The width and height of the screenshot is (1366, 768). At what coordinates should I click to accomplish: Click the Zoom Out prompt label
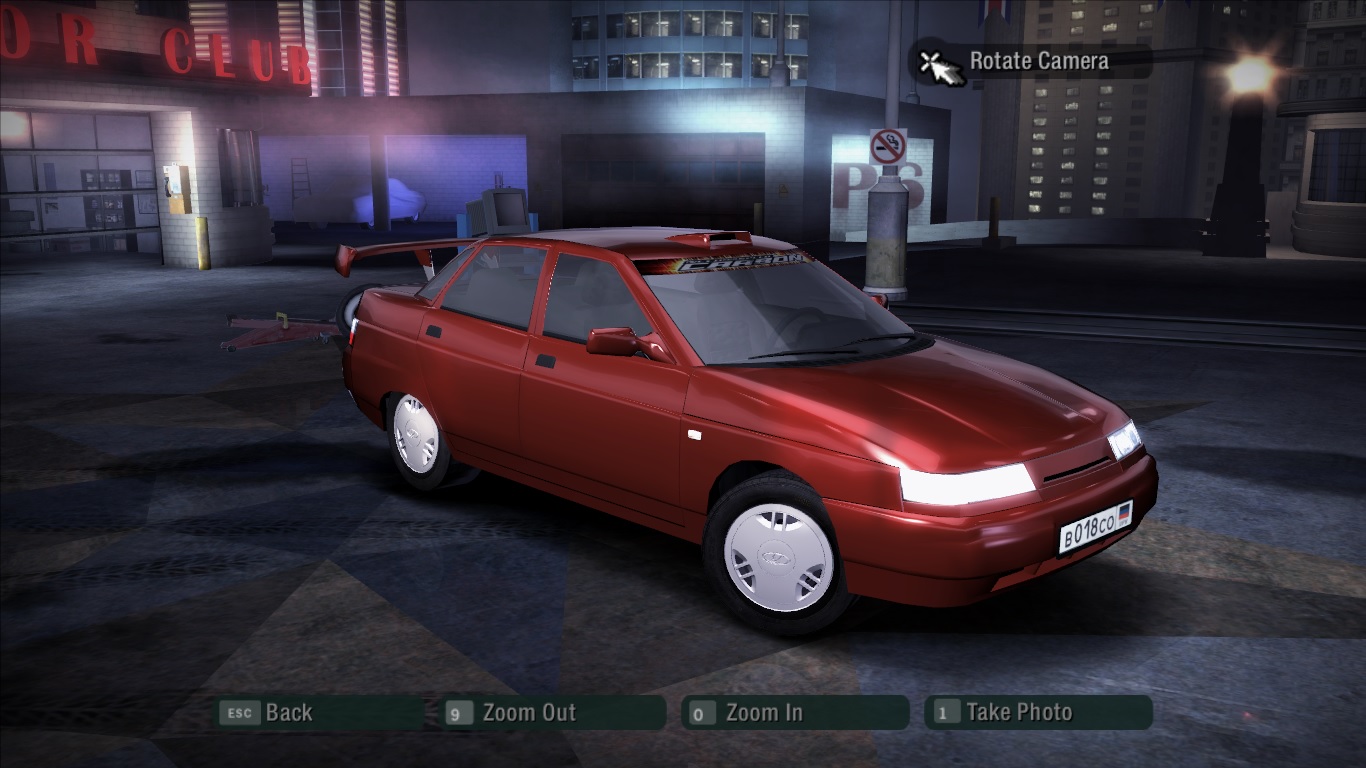[530, 713]
